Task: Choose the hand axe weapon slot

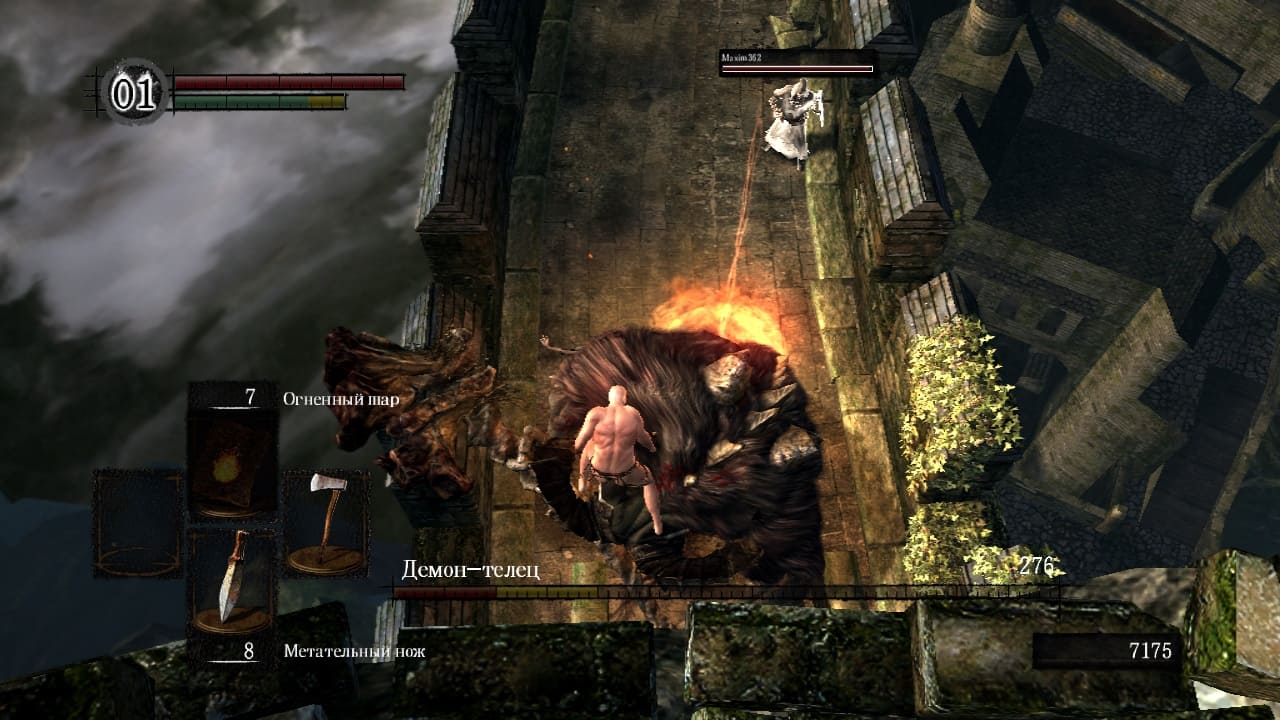Action: click(x=324, y=522)
